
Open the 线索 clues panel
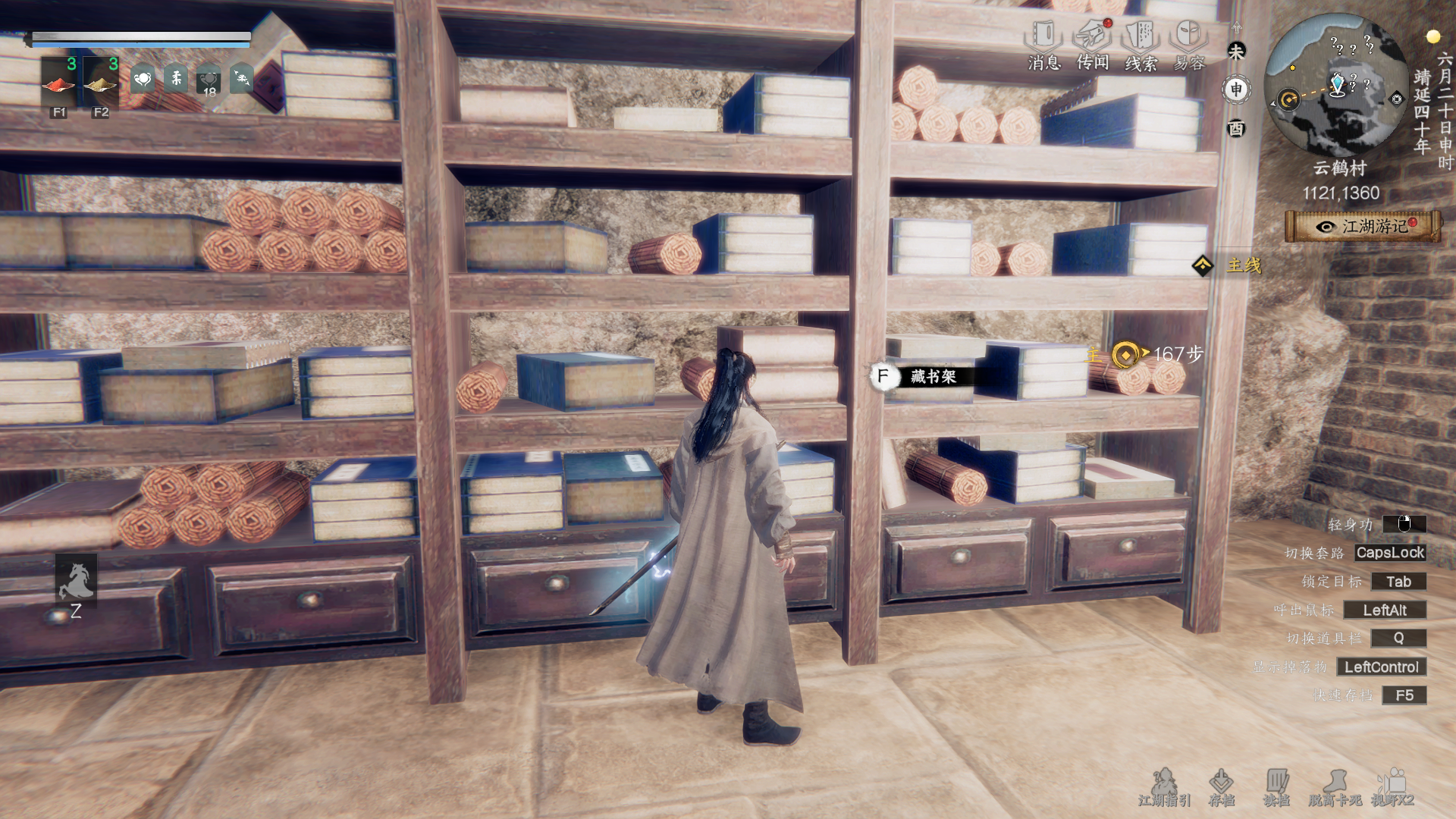point(1141,45)
